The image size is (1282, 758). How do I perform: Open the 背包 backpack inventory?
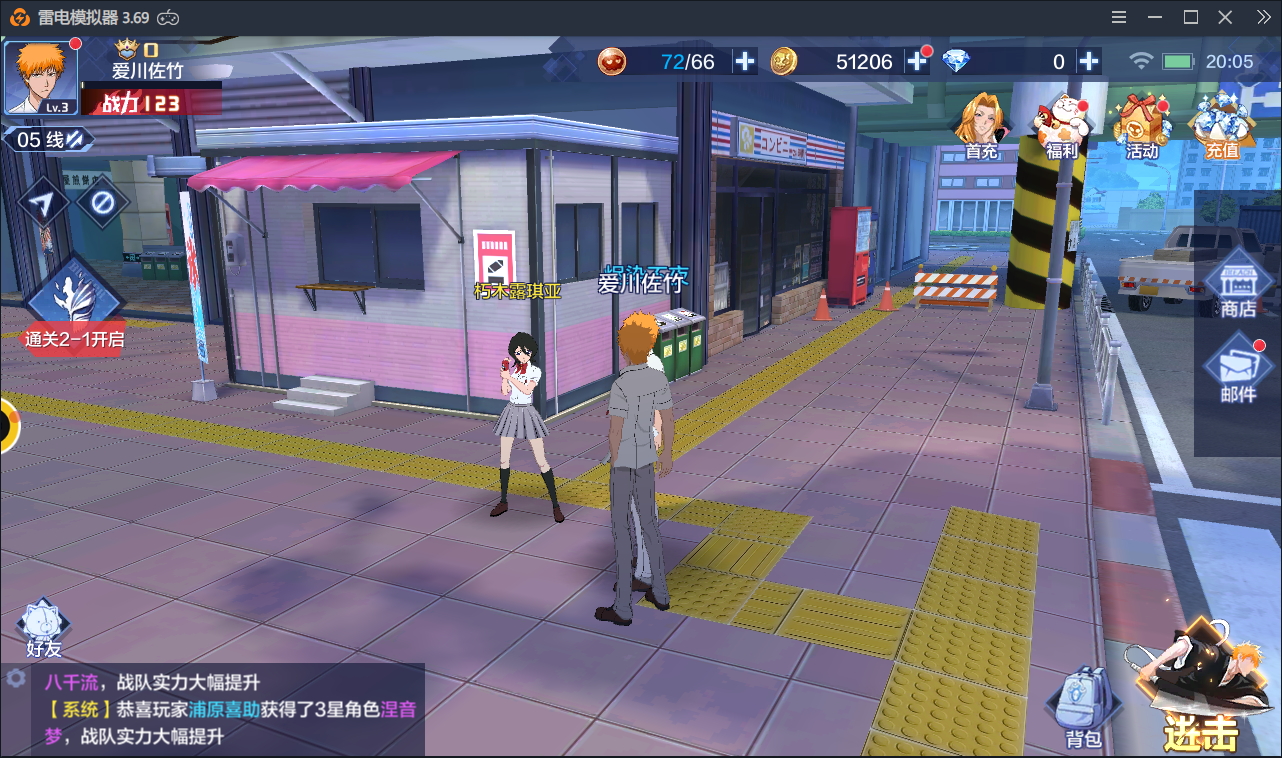tap(1082, 708)
